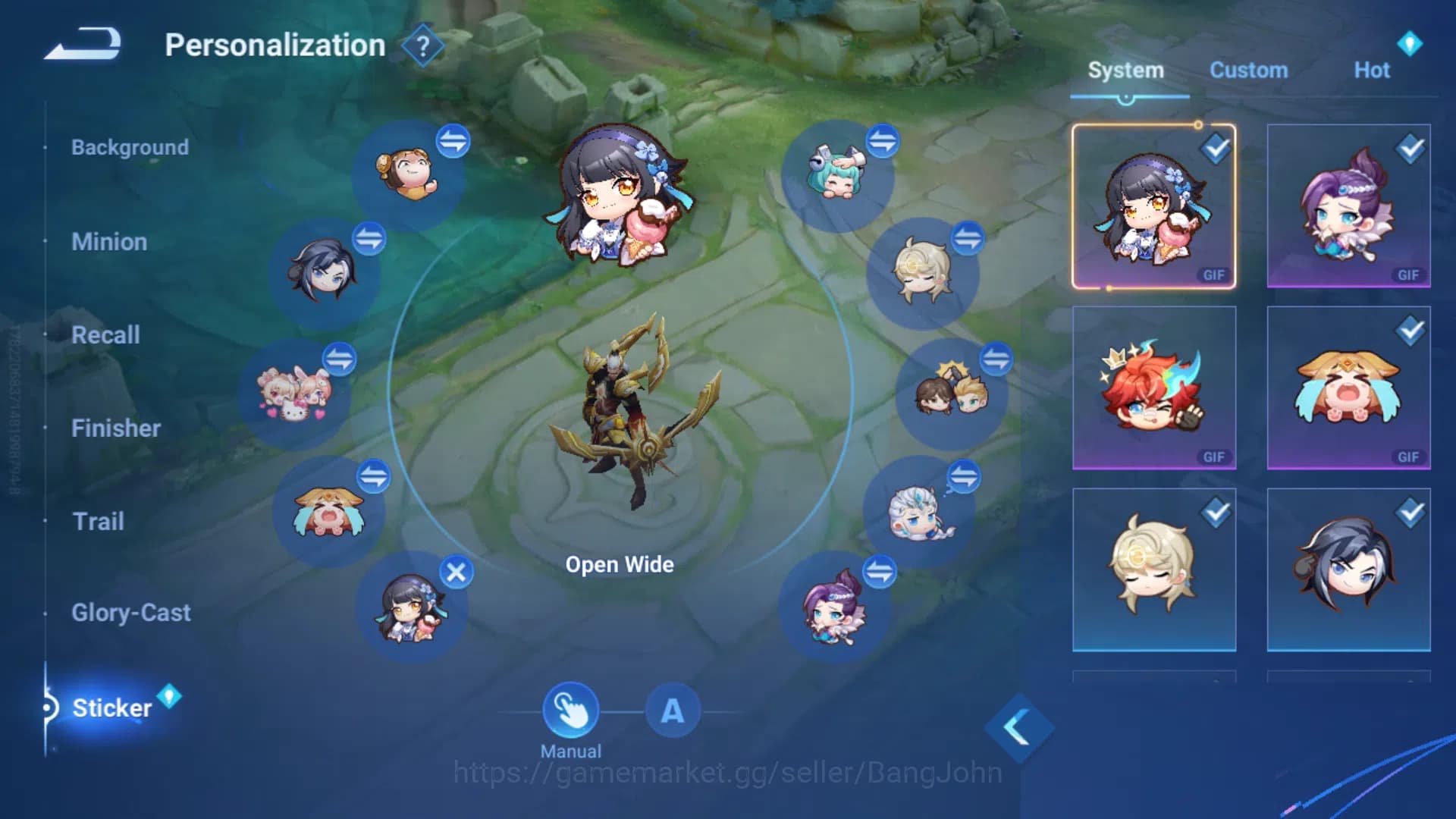This screenshot has height=819, width=1456.
Task: Switch to the Custom tab
Action: pos(1248,70)
